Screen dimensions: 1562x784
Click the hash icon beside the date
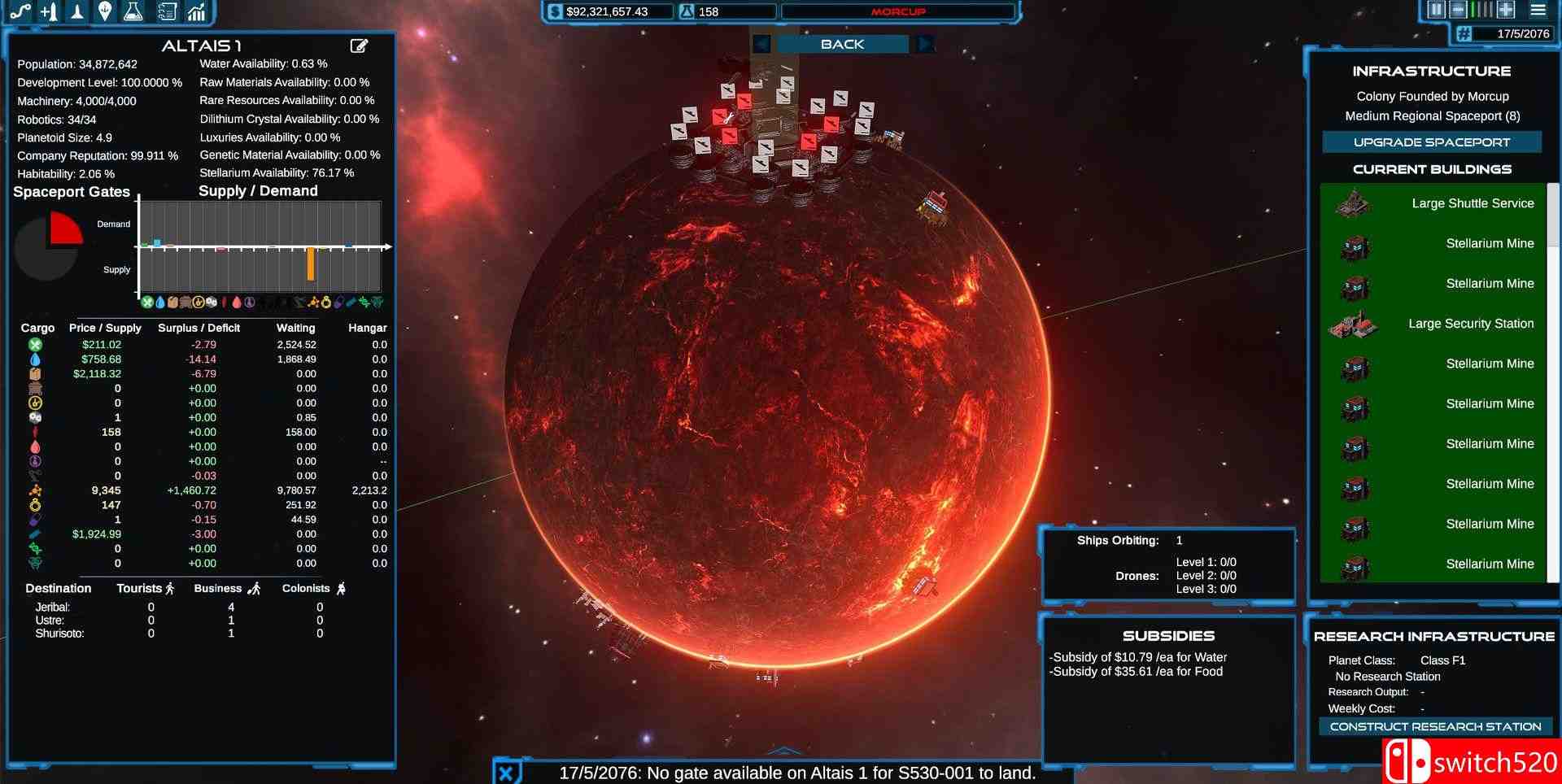tap(1464, 33)
